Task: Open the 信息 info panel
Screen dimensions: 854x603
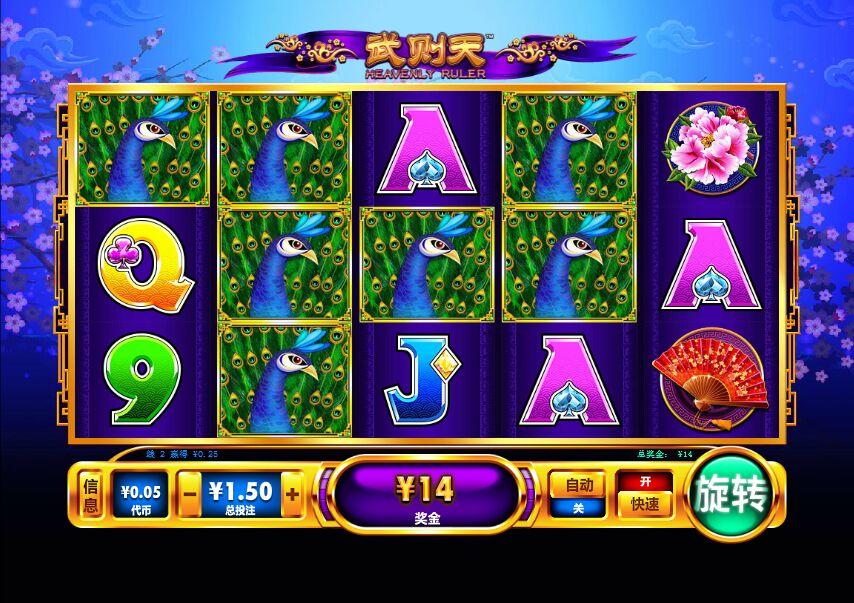Action: [91, 495]
